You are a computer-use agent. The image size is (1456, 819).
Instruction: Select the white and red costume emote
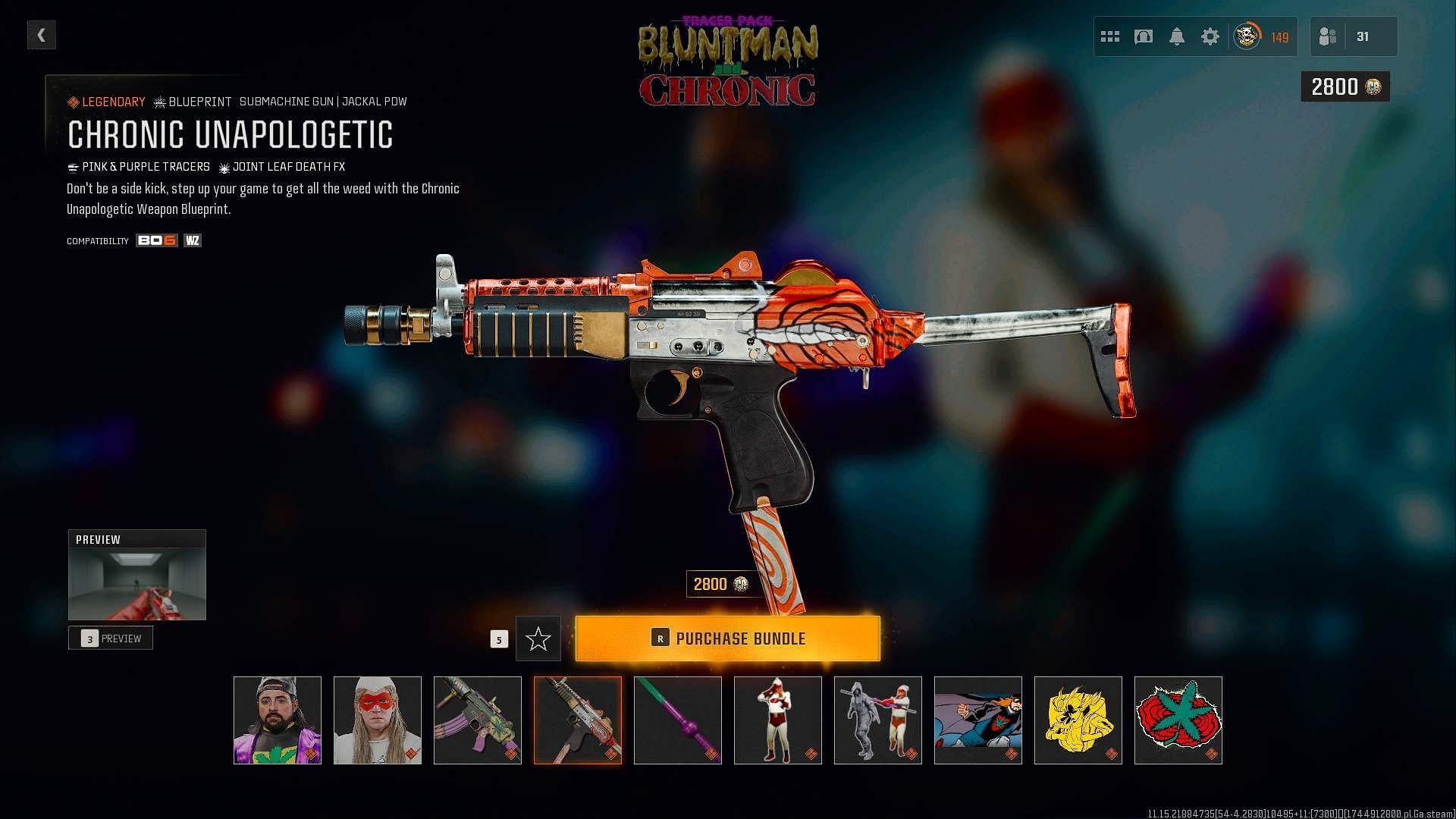(x=778, y=720)
